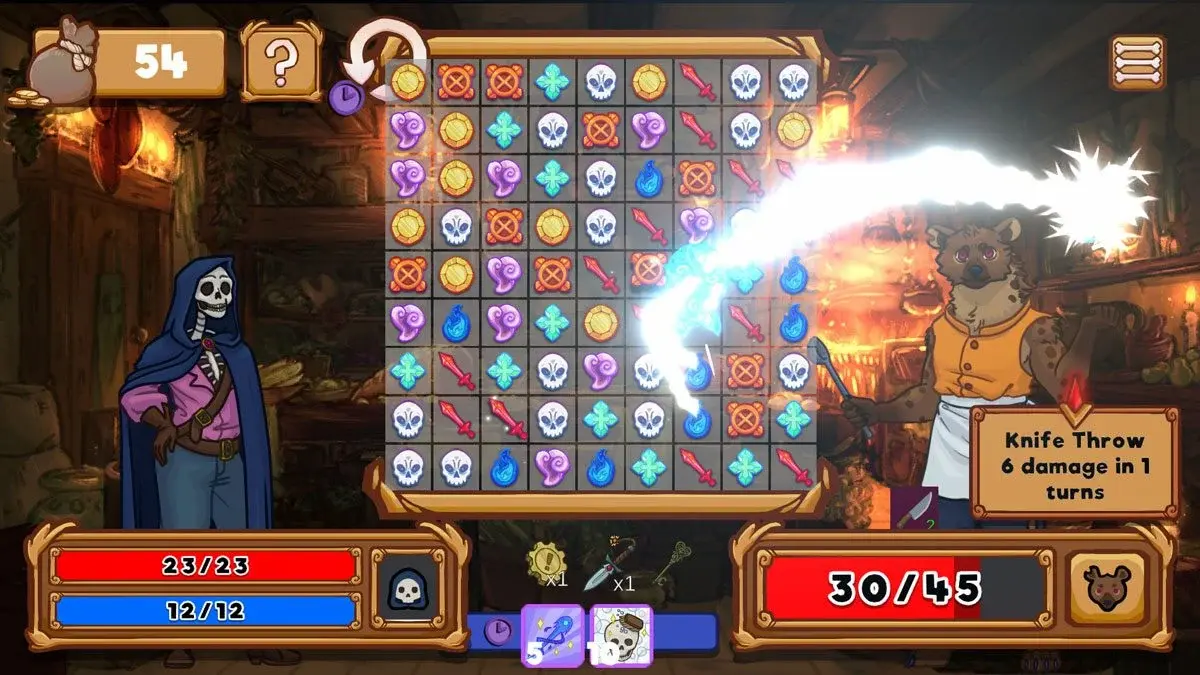Use the jeweled dagger item

point(605,565)
